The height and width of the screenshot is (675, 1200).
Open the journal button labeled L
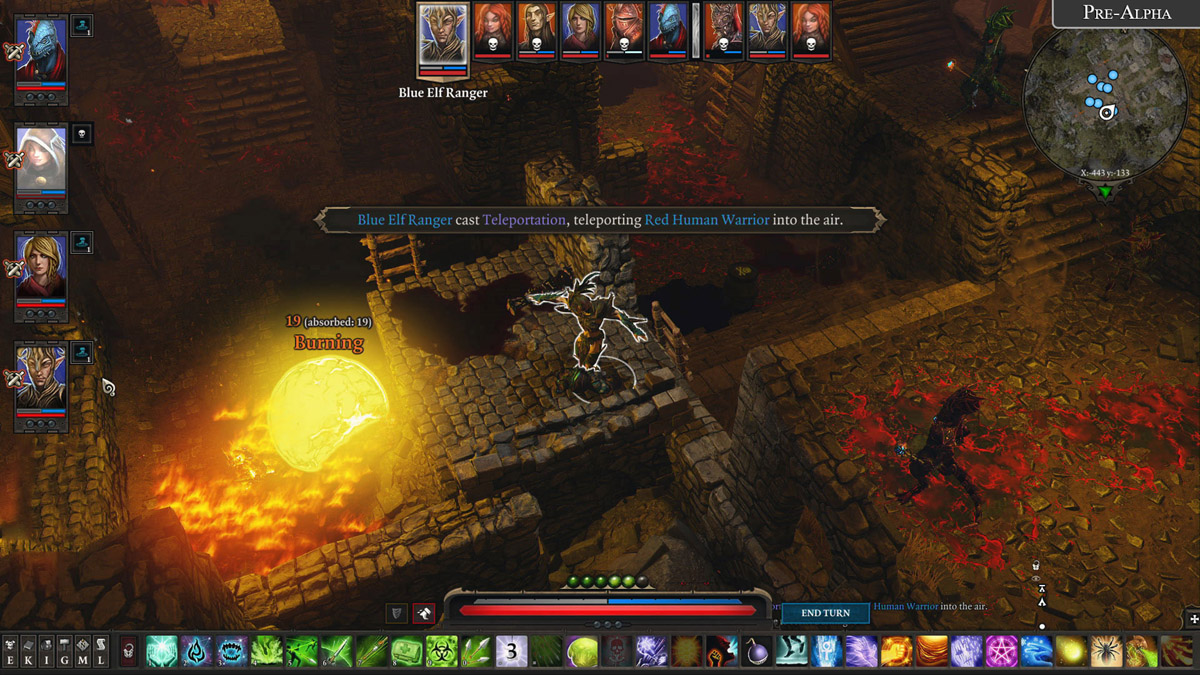(101, 652)
